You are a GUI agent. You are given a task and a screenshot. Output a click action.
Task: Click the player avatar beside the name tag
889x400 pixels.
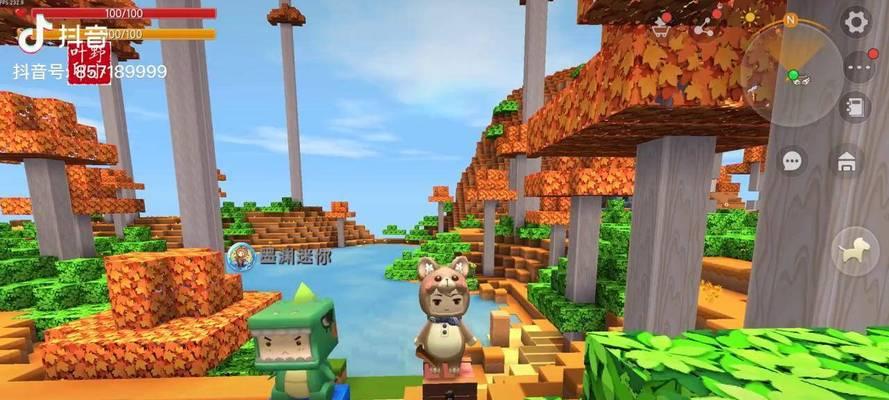(240, 257)
